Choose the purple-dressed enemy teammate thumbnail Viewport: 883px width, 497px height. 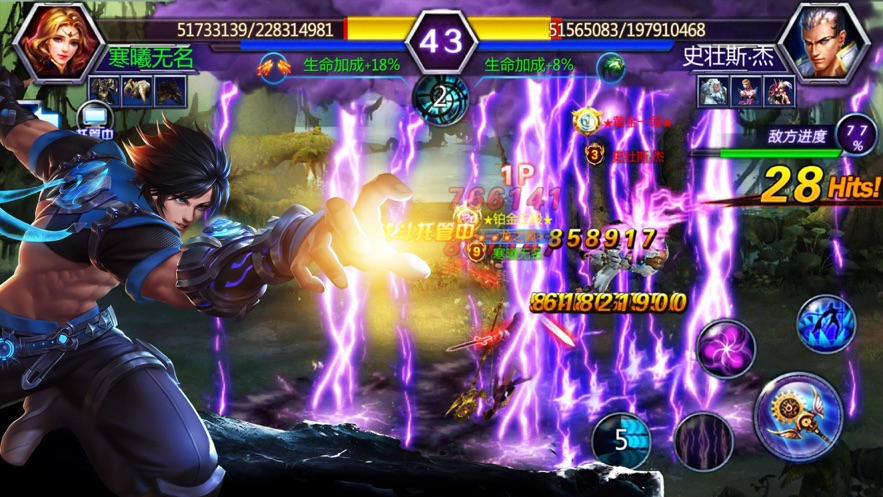click(747, 91)
